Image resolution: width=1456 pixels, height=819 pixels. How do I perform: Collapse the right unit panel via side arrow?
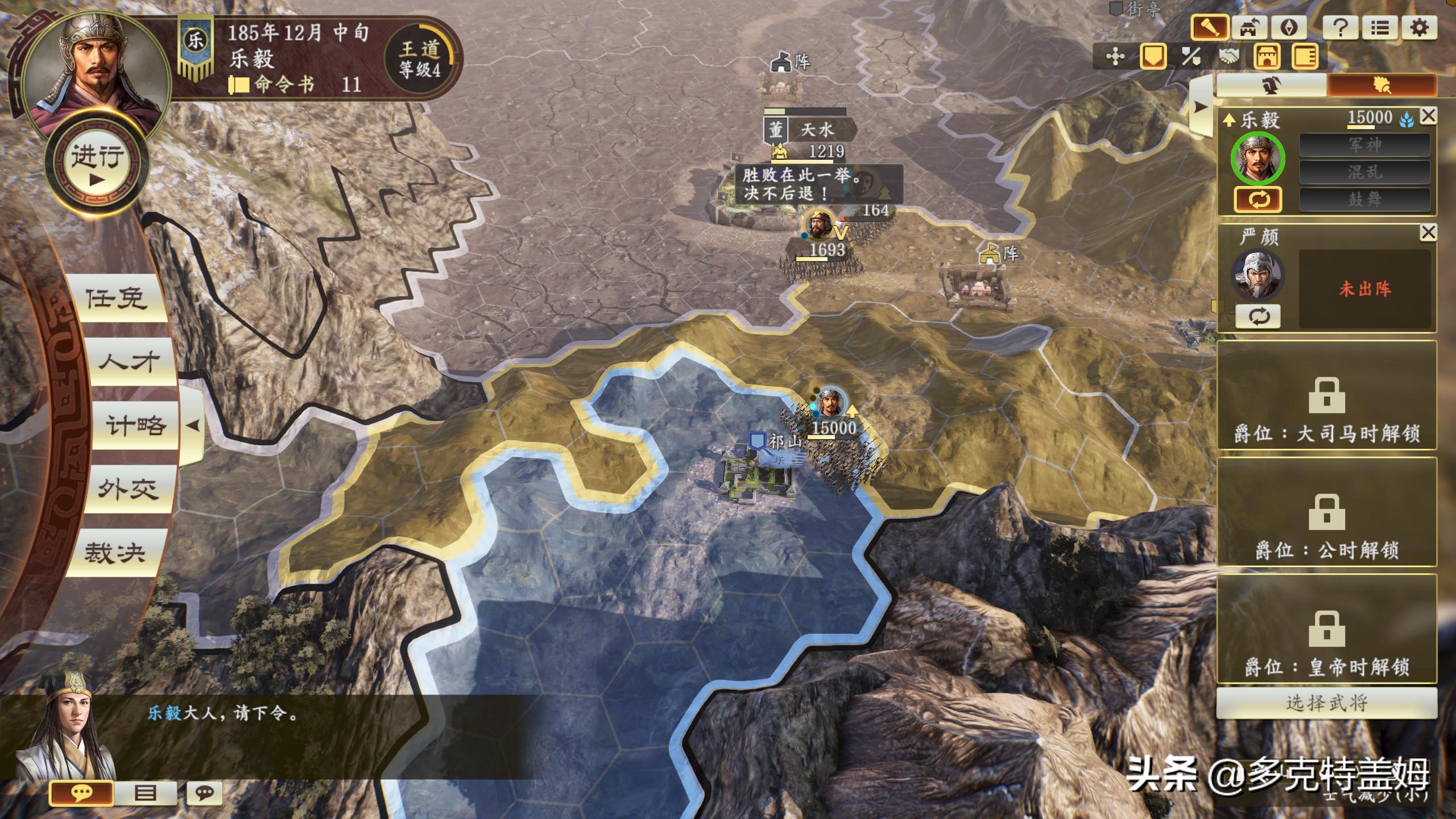1200,107
